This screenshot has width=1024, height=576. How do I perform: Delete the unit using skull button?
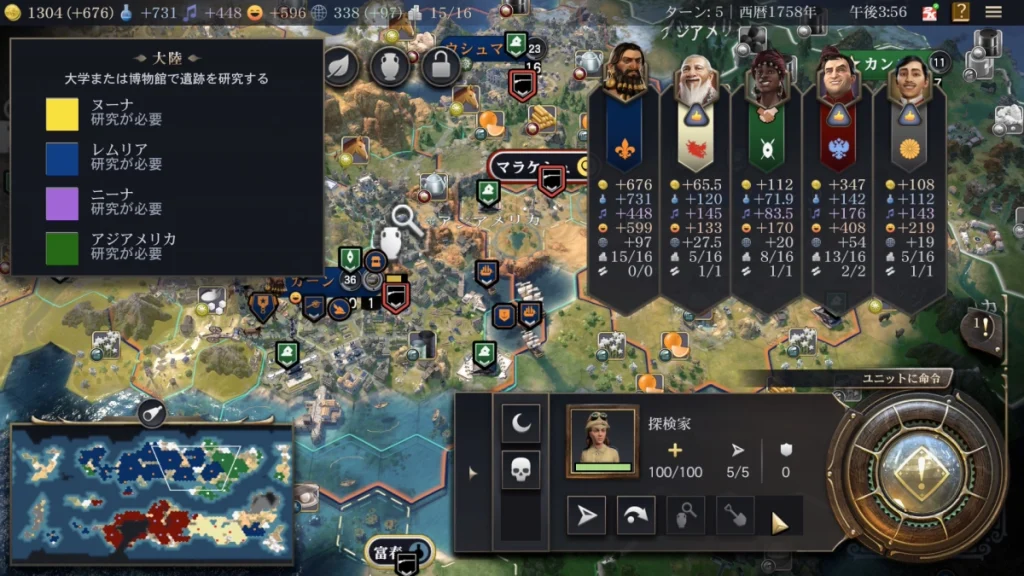click(x=521, y=470)
